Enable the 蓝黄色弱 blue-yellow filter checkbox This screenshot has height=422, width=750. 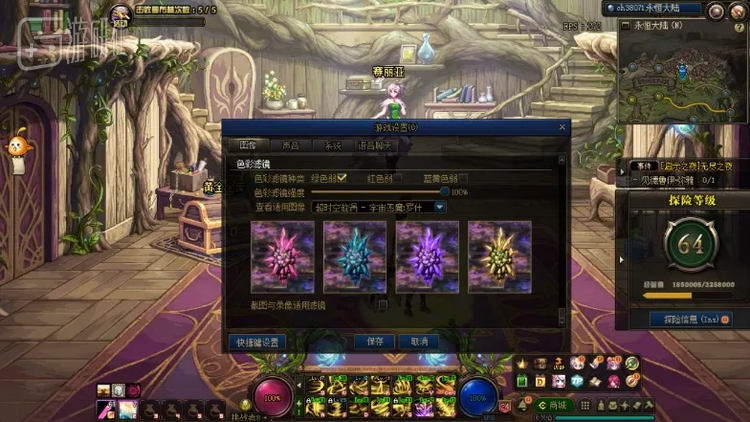click(x=463, y=178)
